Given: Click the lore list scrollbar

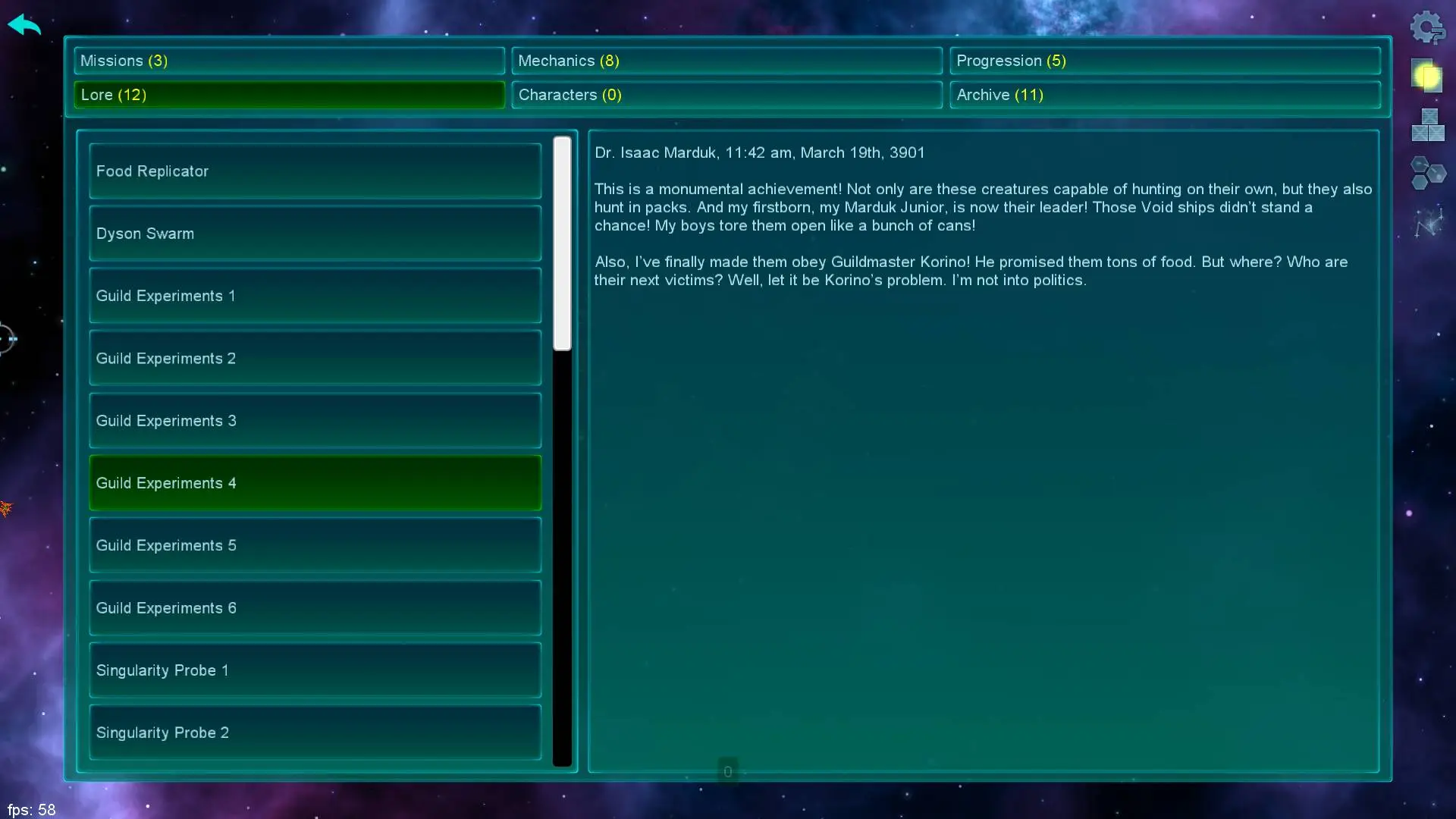Looking at the screenshot, I should [562, 243].
